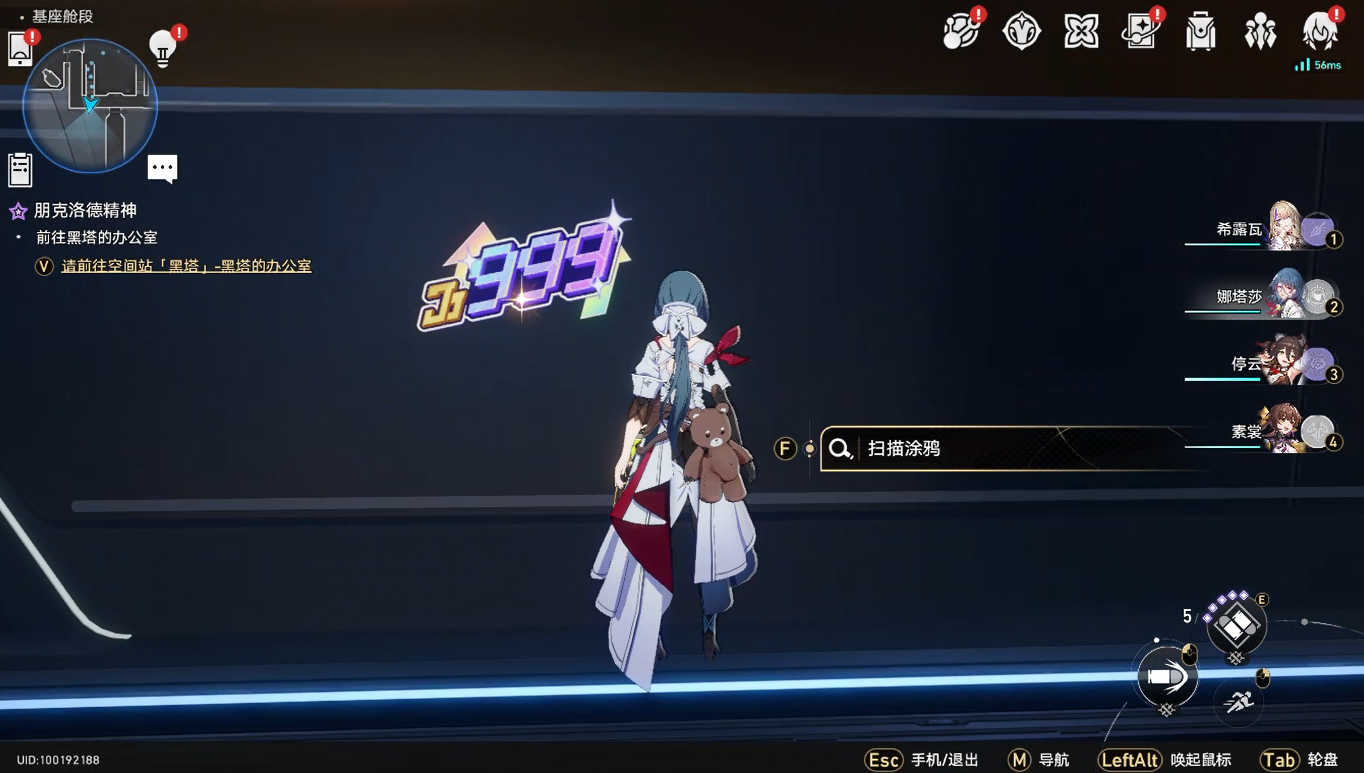Open the lightbulb tutorial tips icon
This screenshot has width=1364, height=773.
tap(162, 47)
